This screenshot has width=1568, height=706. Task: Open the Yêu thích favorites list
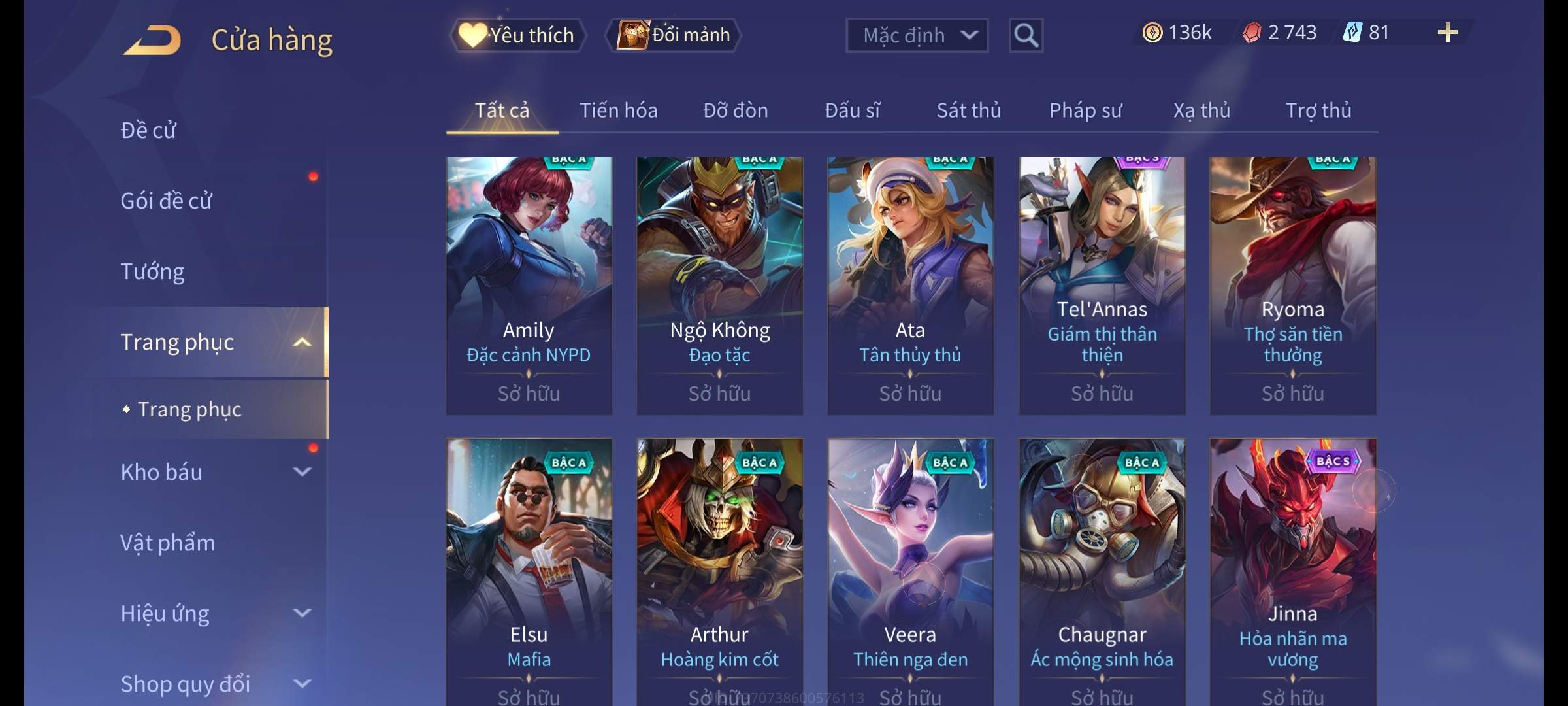pyautogui.click(x=517, y=35)
